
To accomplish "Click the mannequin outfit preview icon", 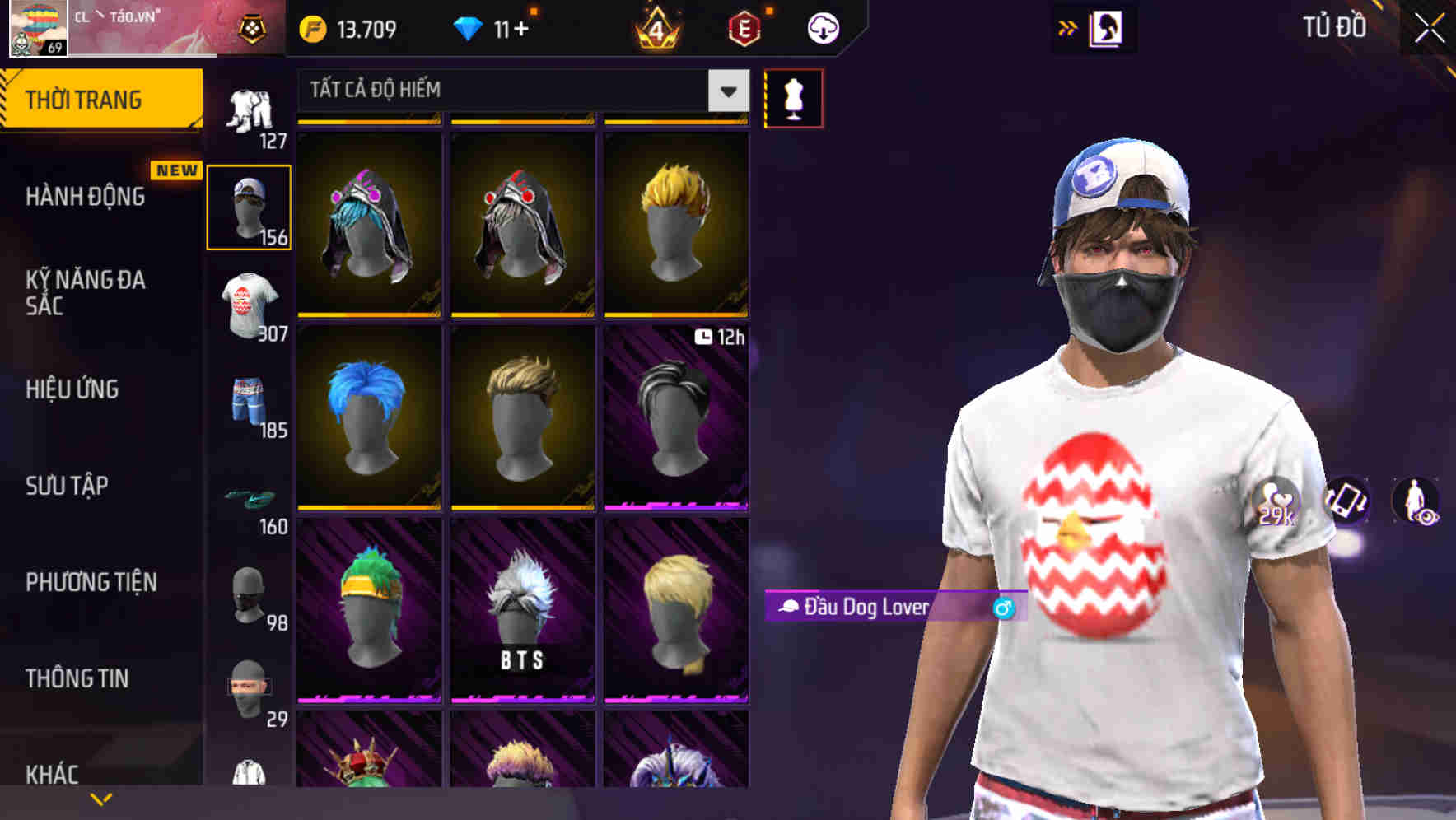I will (793, 97).
